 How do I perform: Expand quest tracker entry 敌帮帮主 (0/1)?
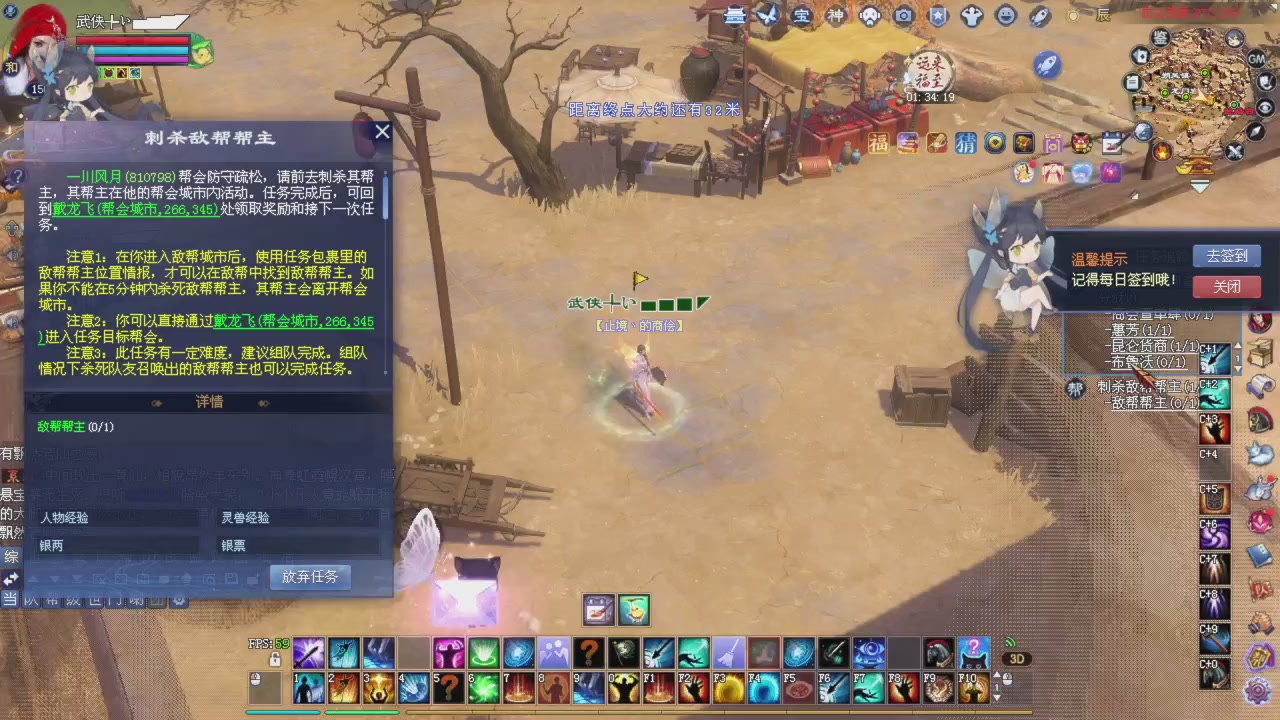pyautogui.click(x=1150, y=403)
